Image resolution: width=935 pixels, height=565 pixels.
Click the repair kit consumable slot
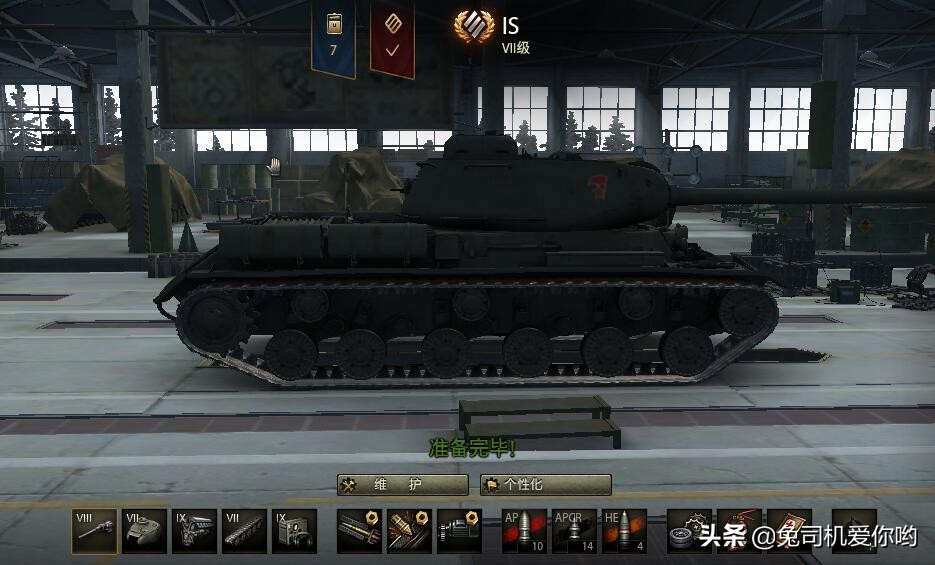pyautogui.click(x=689, y=531)
